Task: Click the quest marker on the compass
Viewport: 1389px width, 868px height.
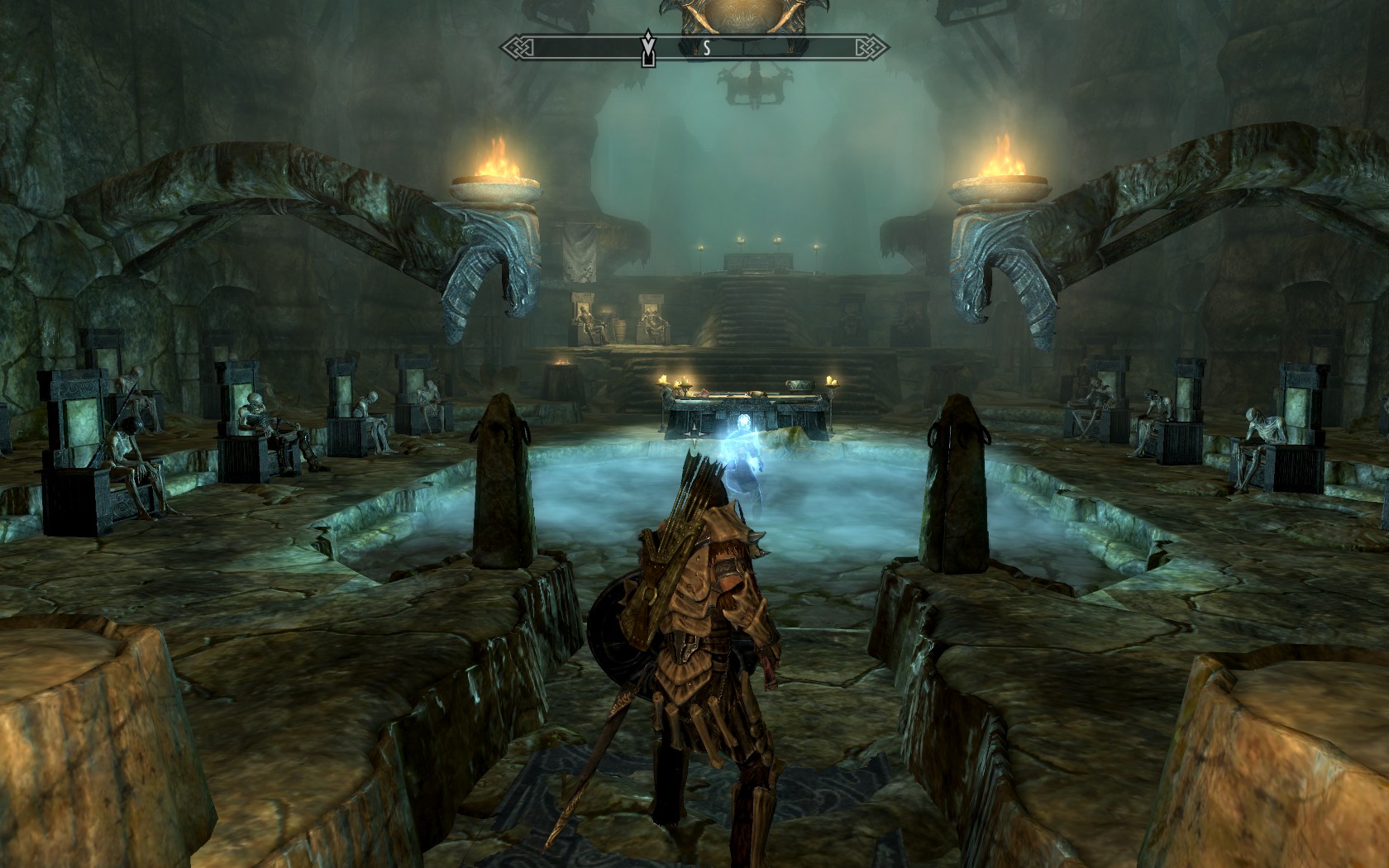Action: (x=649, y=50)
